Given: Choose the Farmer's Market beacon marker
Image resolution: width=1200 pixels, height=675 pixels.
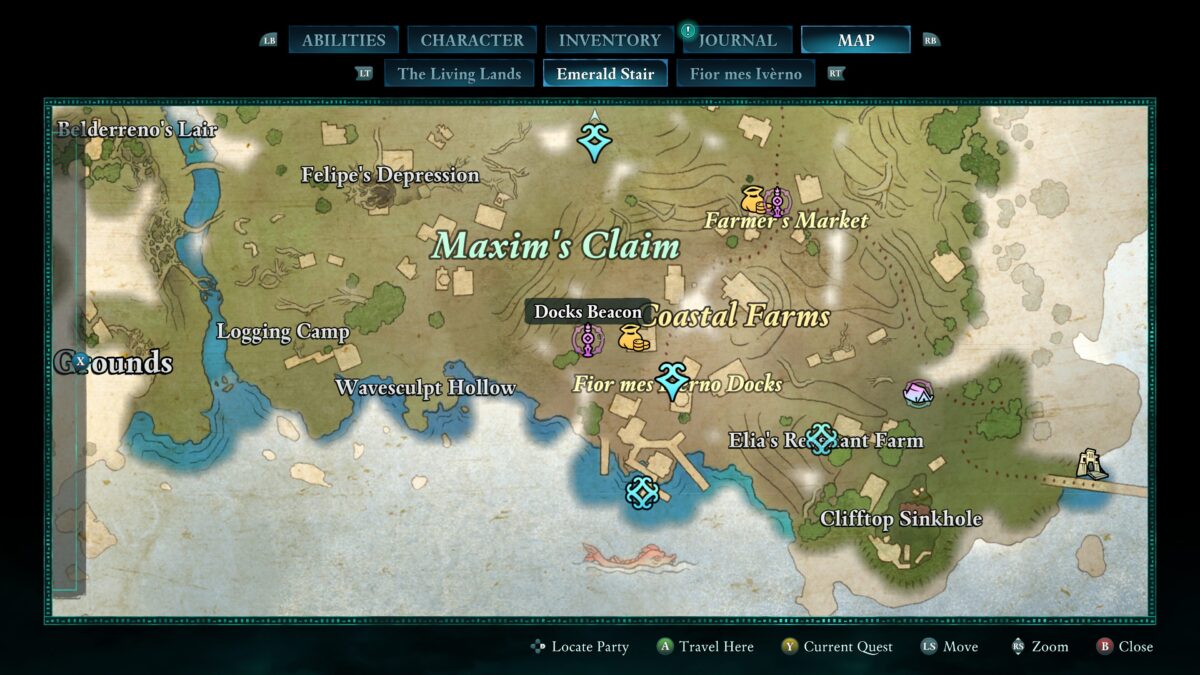Looking at the screenshot, I should coord(777,201).
